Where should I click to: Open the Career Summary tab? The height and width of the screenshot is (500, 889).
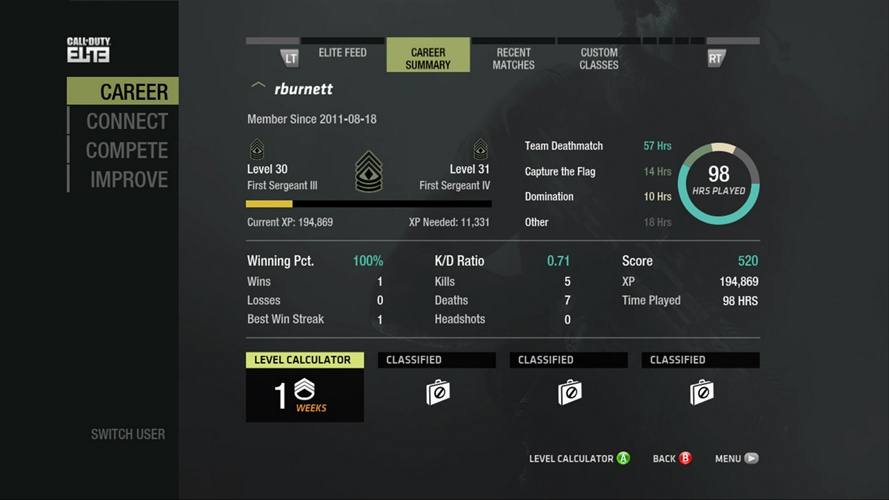[x=428, y=59]
